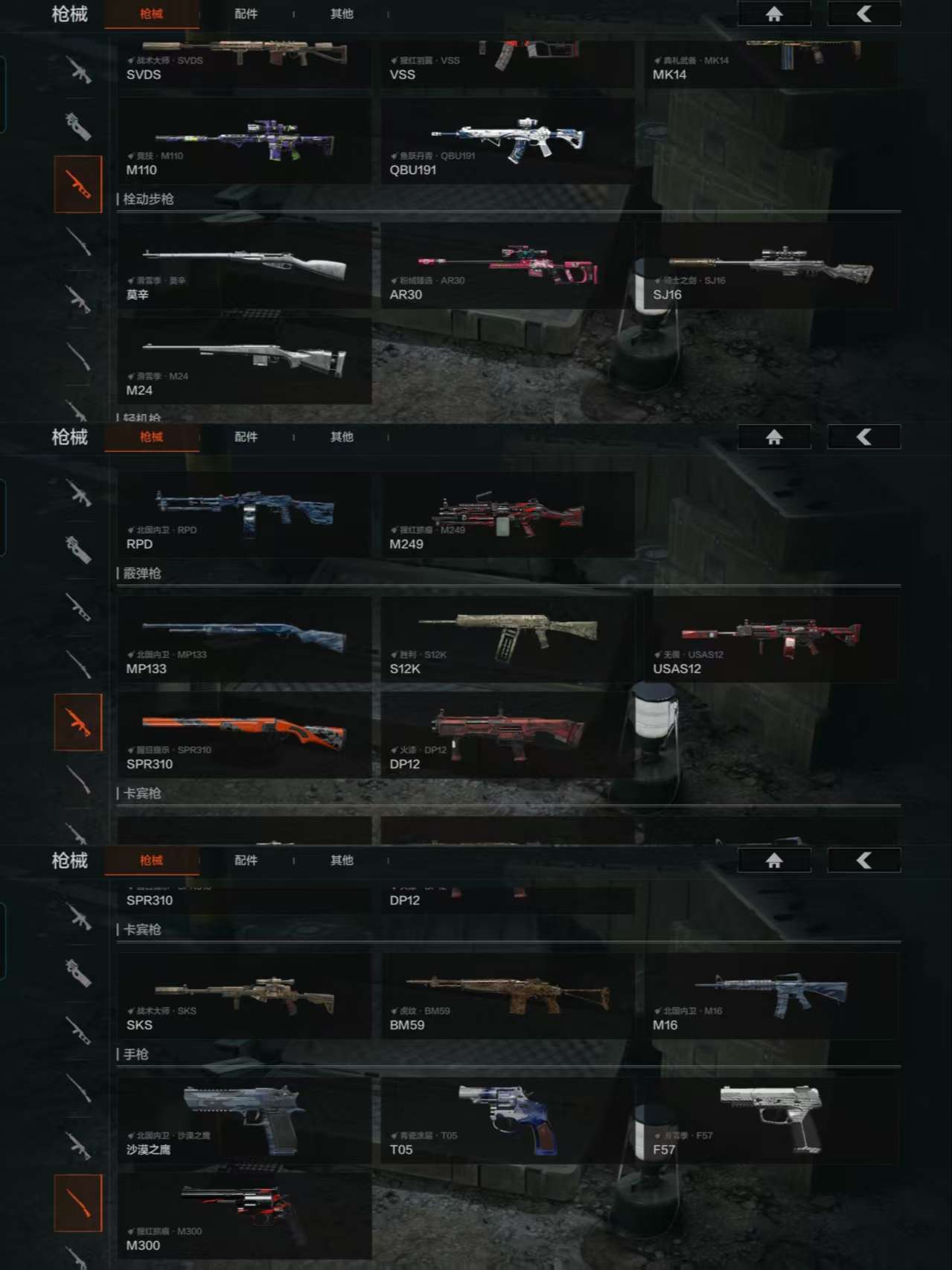The width and height of the screenshot is (952, 1270).
Task: Choose the M24 rifle tile
Action: pyautogui.click(x=244, y=362)
